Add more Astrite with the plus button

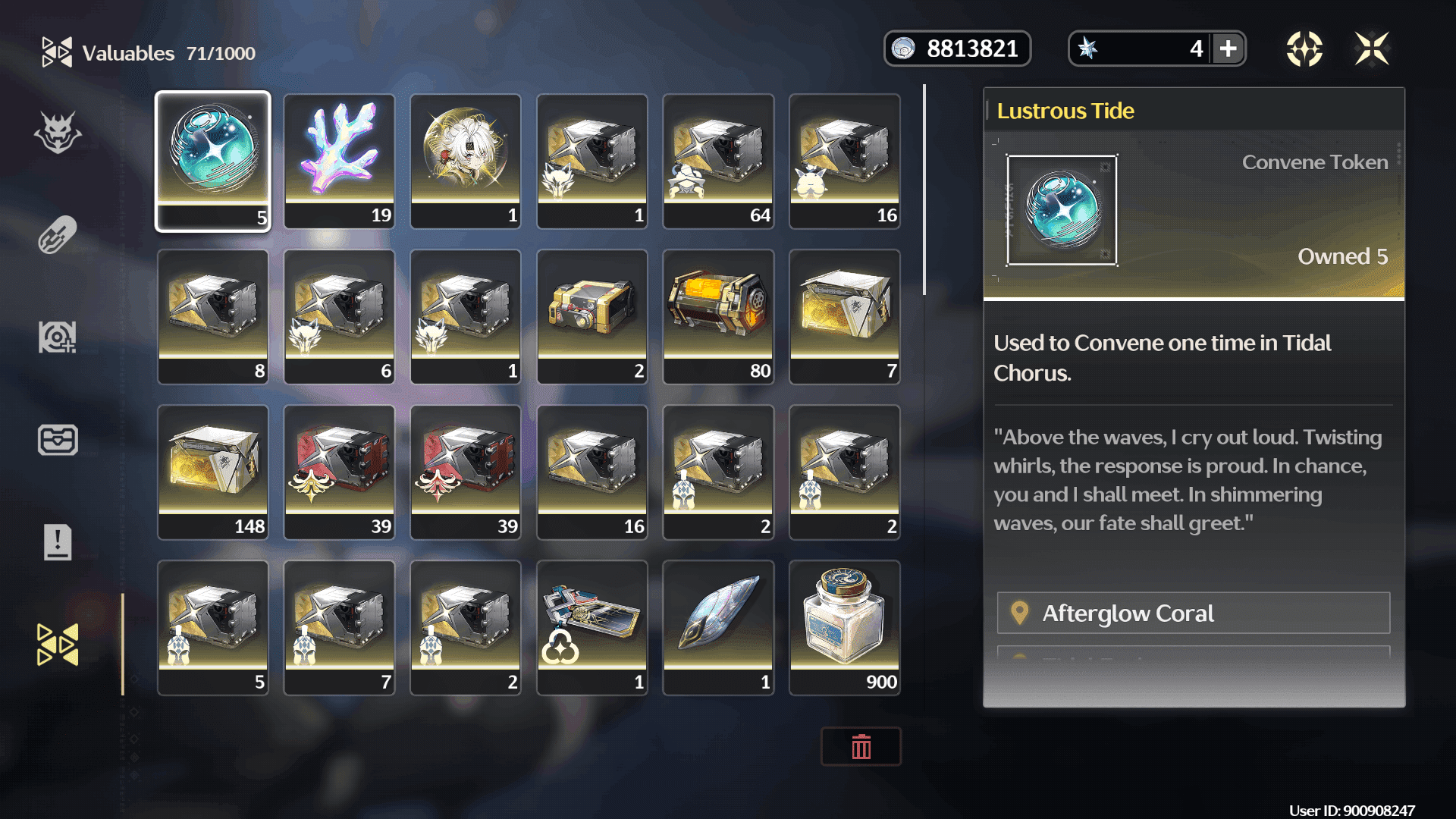[x=1228, y=49]
